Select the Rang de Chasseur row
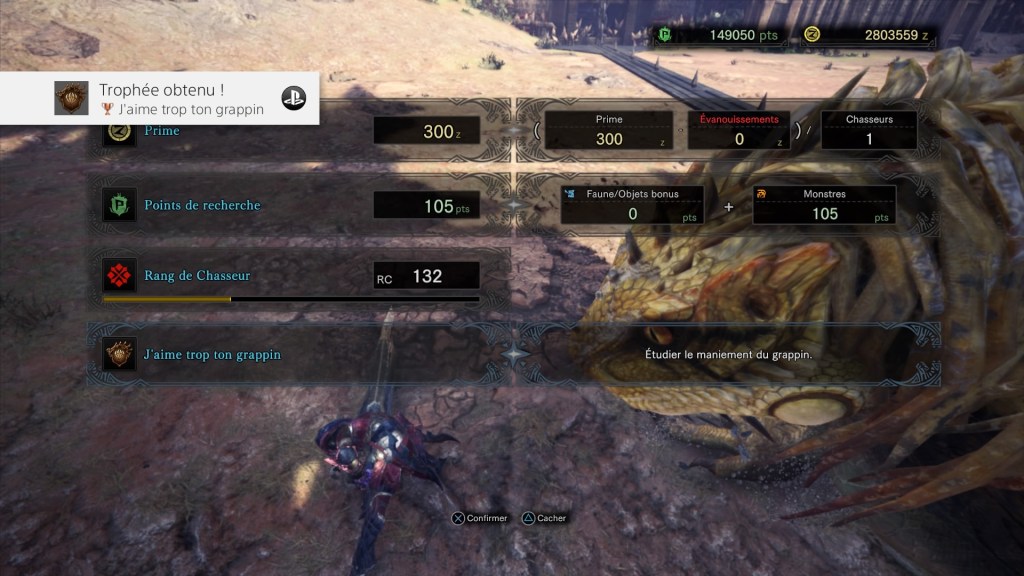 point(300,276)
